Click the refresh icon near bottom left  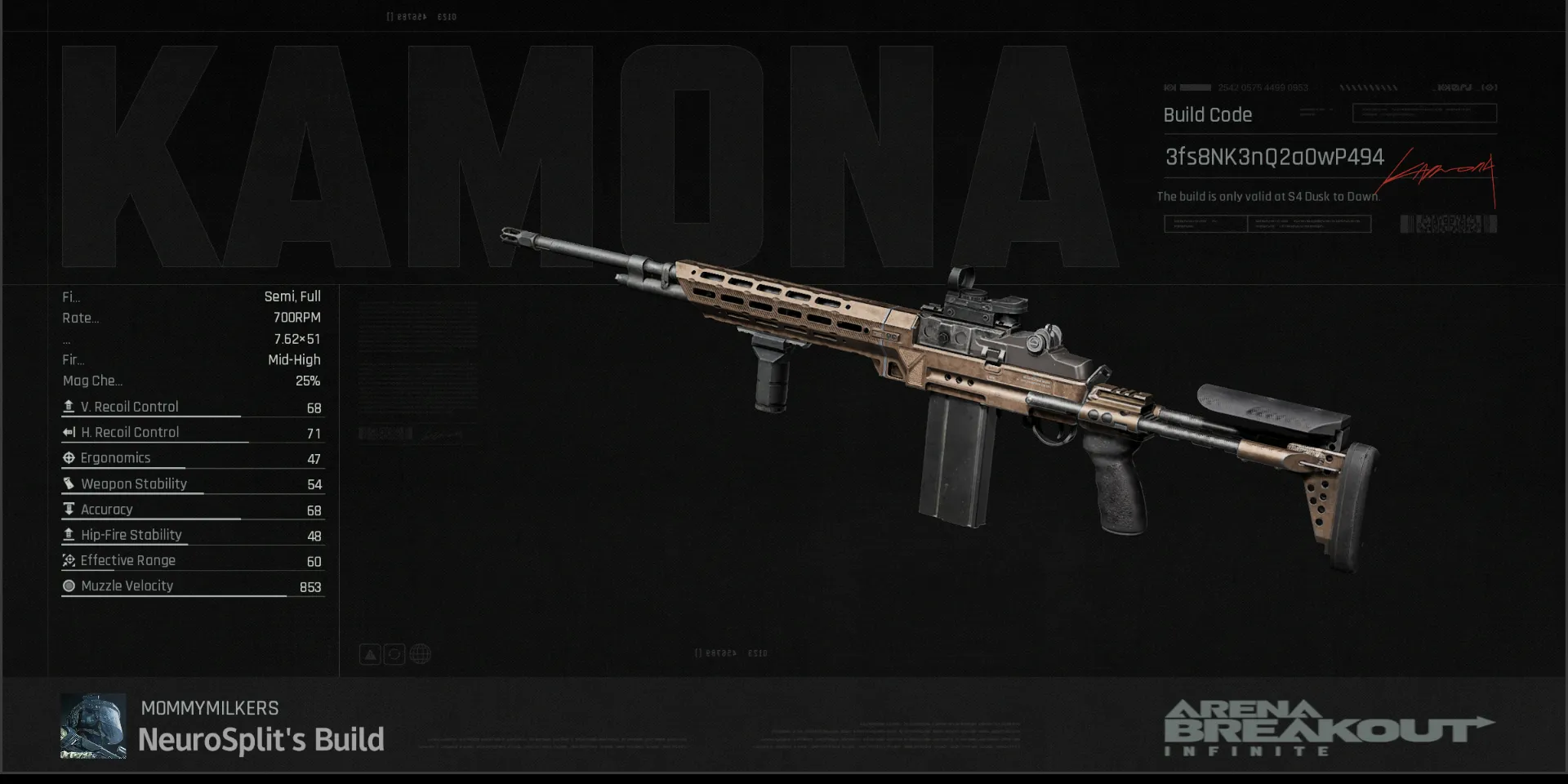pyautogui.click(x=394, y=653)
